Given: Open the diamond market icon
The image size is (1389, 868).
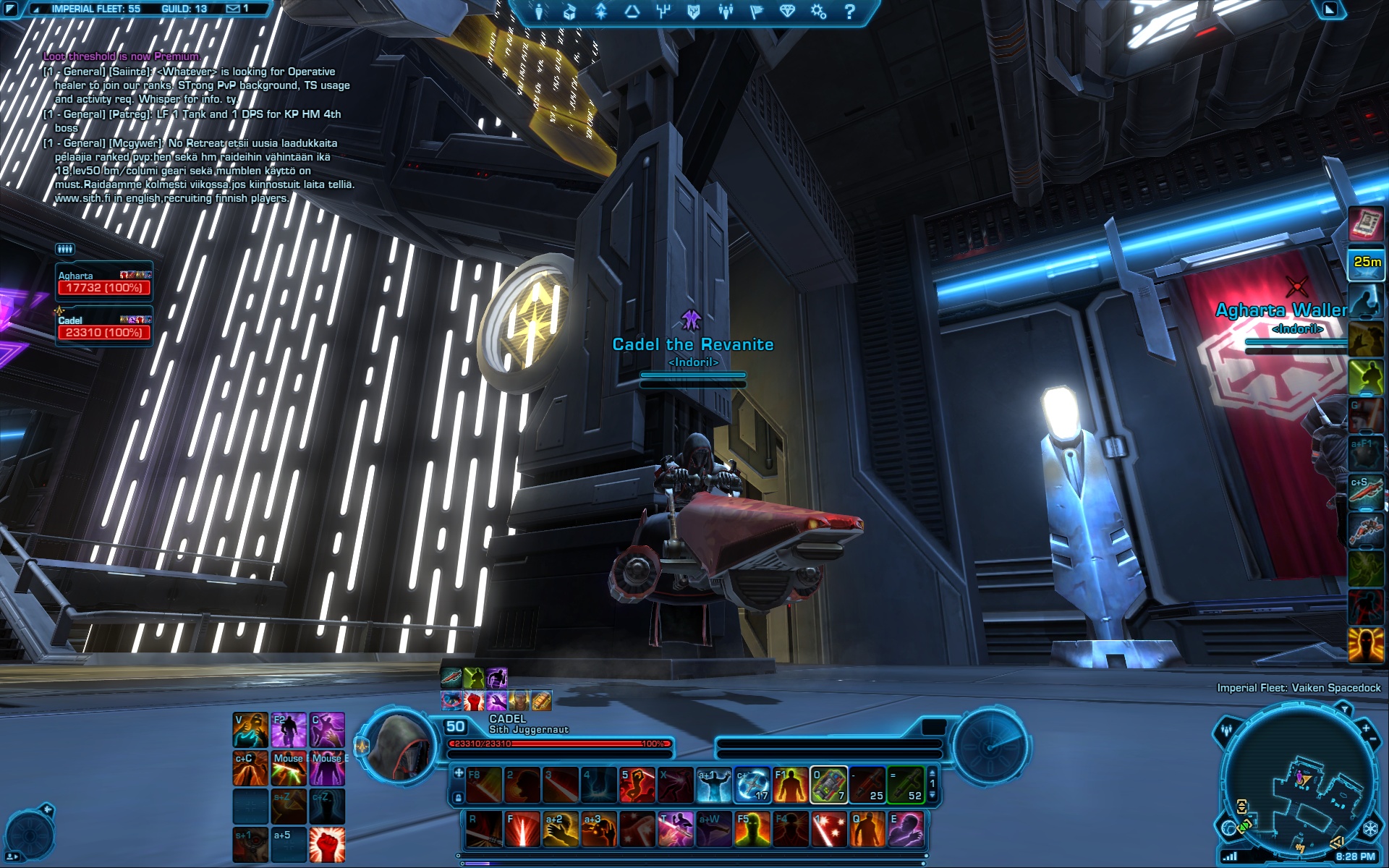Looking at the screenshot, I should click(787, 11).
